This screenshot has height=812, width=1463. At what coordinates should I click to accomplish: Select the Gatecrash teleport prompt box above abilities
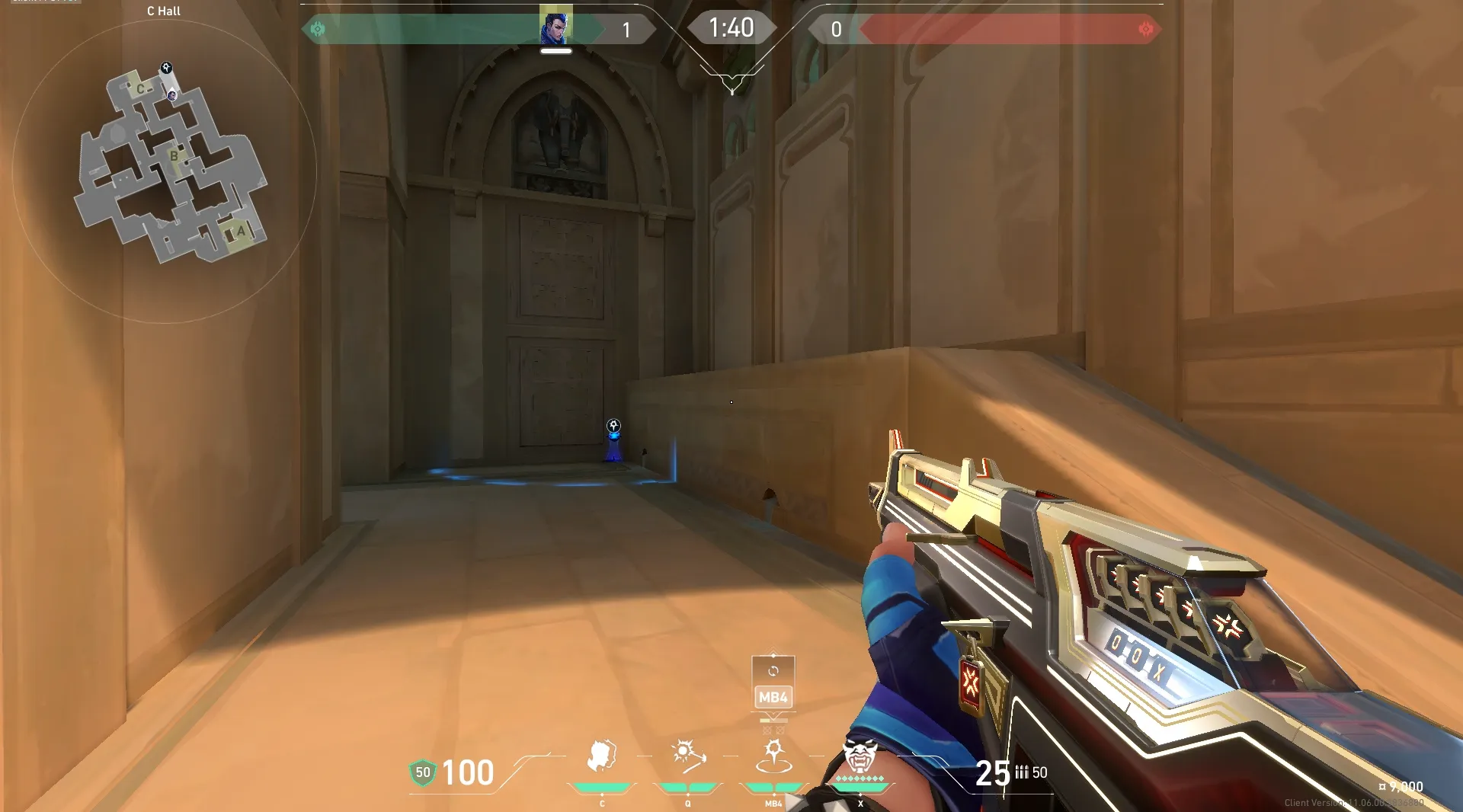[773, 683]
